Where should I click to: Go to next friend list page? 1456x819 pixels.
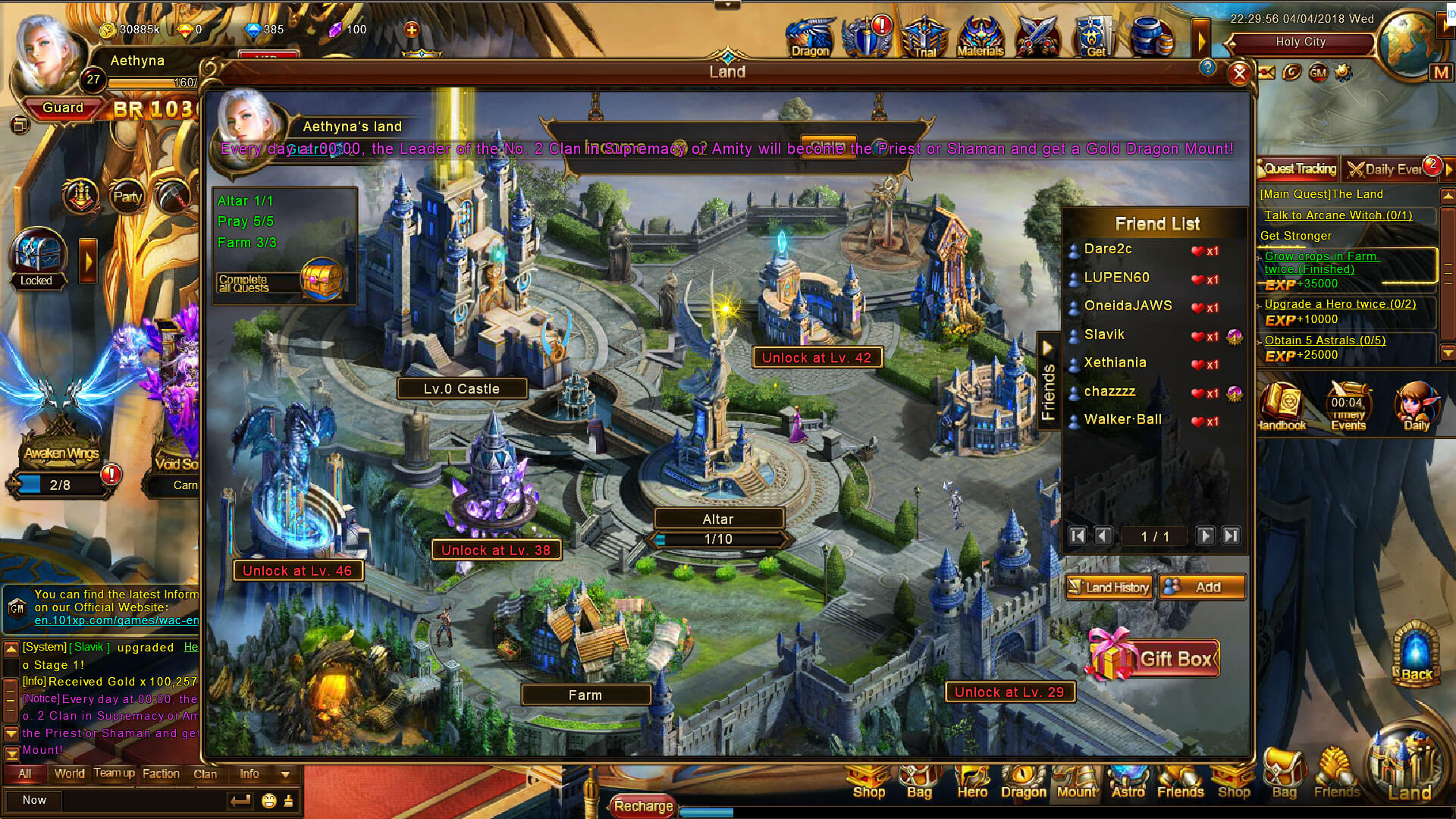pyautogui.click(x=1204, y=536)
